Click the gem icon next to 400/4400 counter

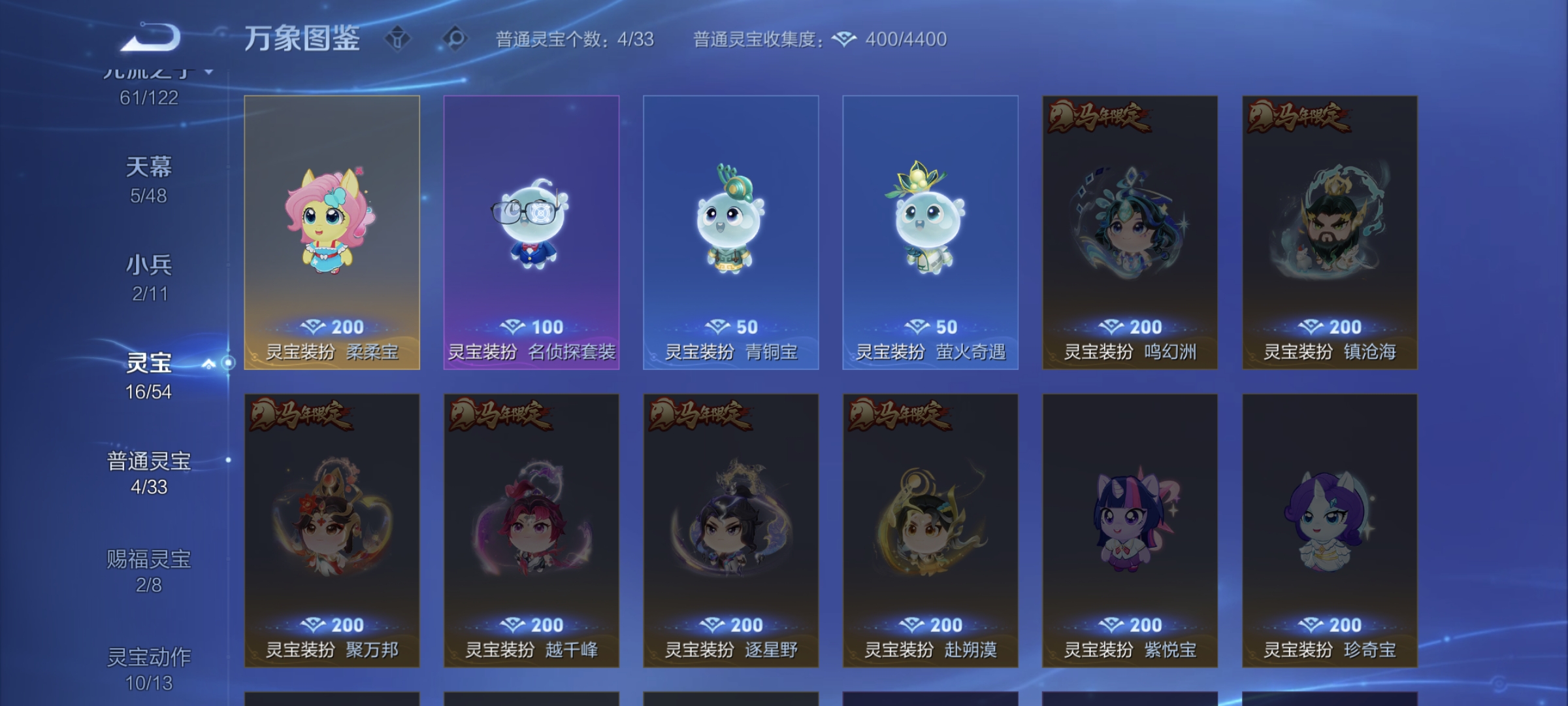845,39
